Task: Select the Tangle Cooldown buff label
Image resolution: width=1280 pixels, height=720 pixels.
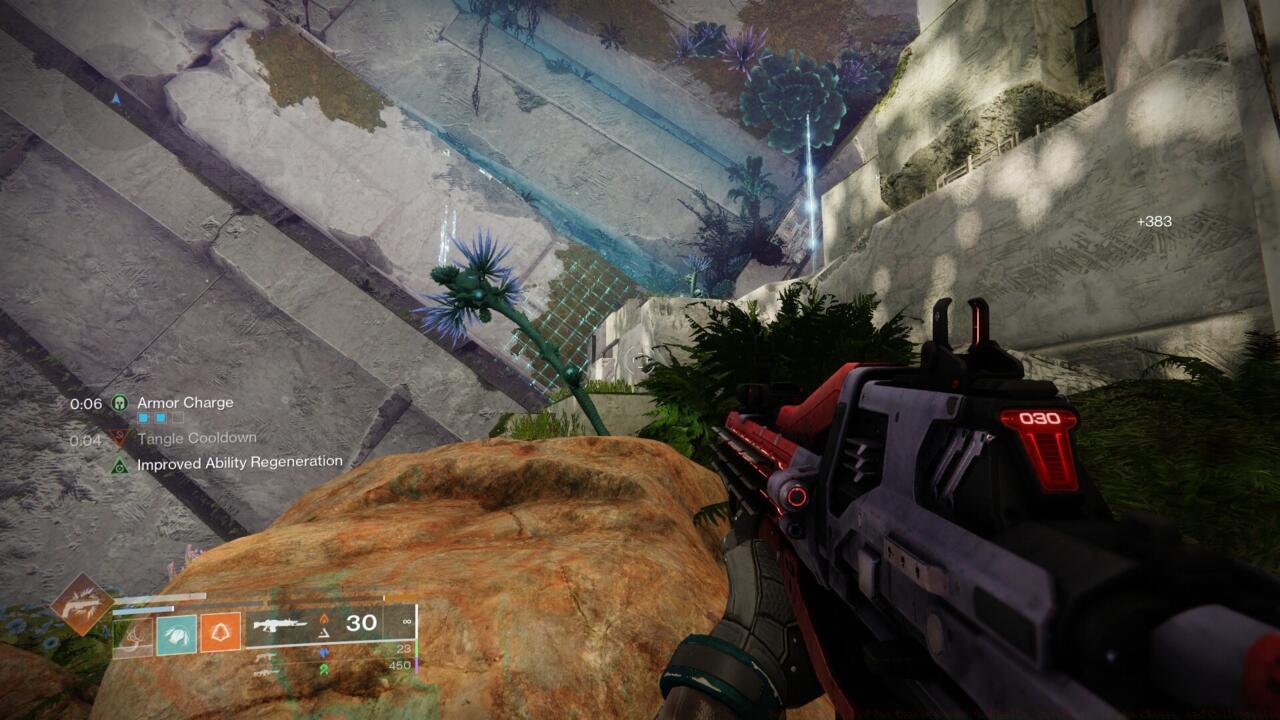Action: tap(199, 437)
